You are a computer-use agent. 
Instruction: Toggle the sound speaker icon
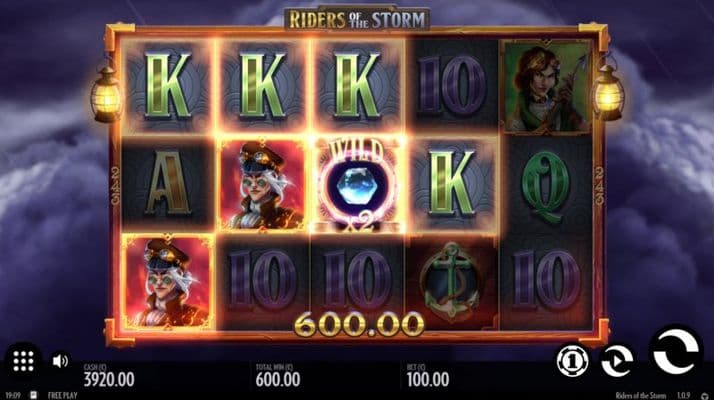coord(60,361)
